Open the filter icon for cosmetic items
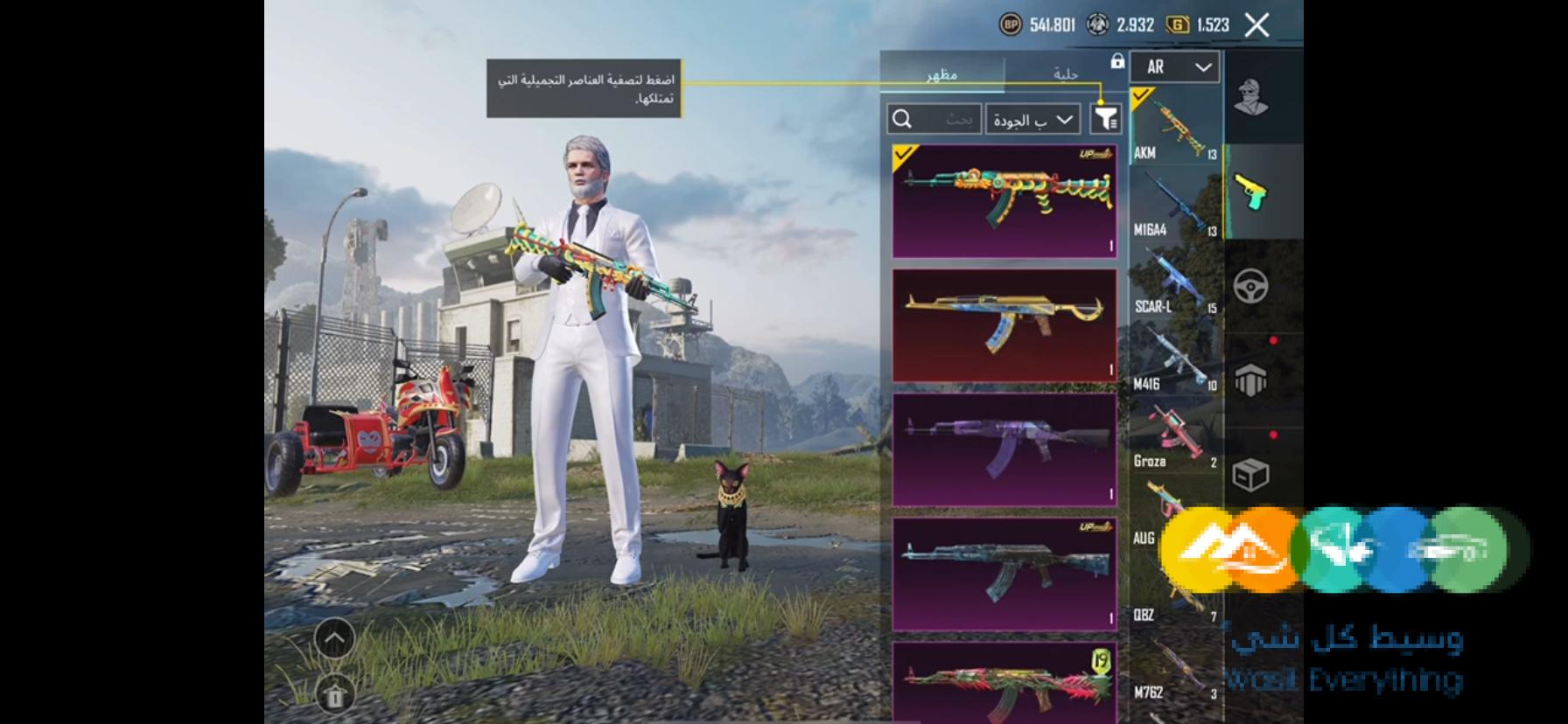Screen dimensions: 1568x724 click(x=1103, y=118)
